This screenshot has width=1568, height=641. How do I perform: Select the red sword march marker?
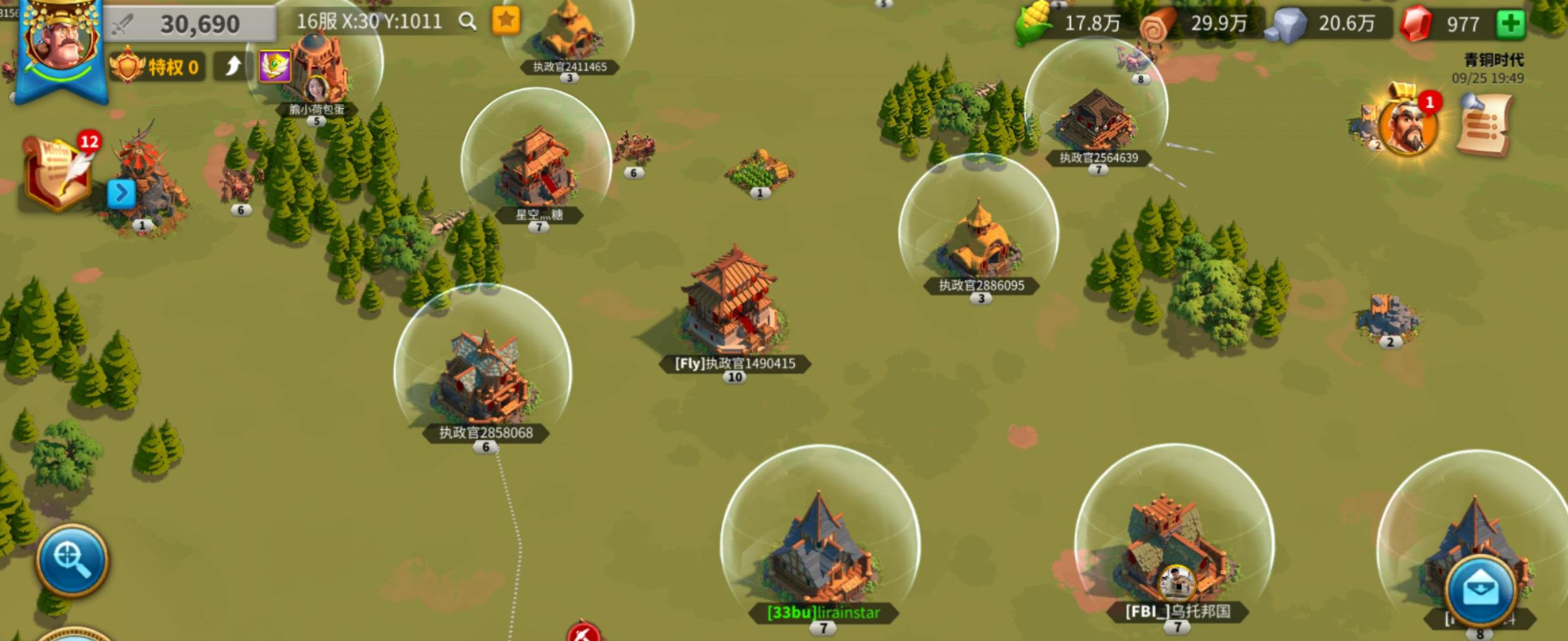584,632
